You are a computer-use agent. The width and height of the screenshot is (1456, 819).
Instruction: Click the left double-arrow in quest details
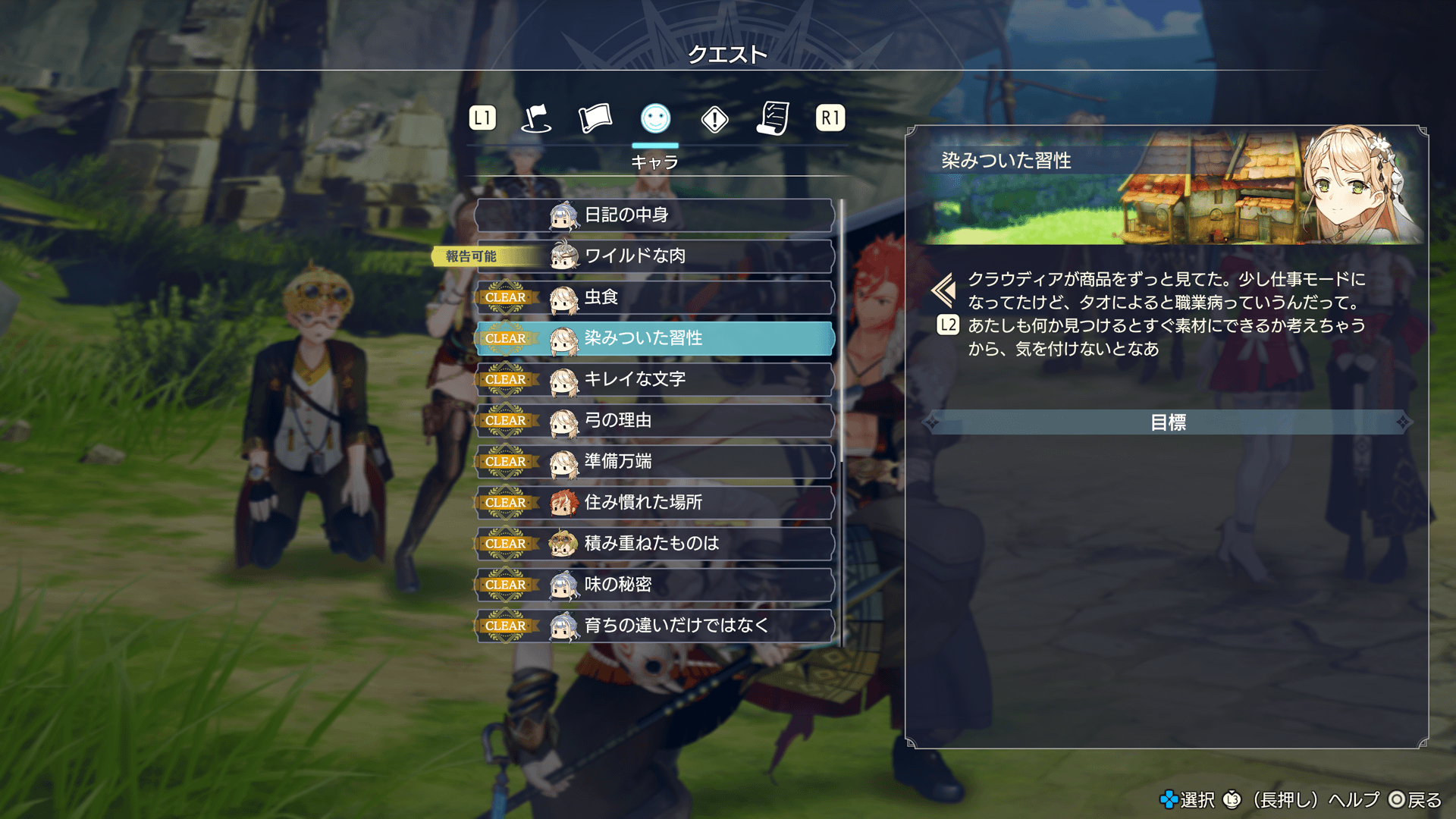(944, 290)
